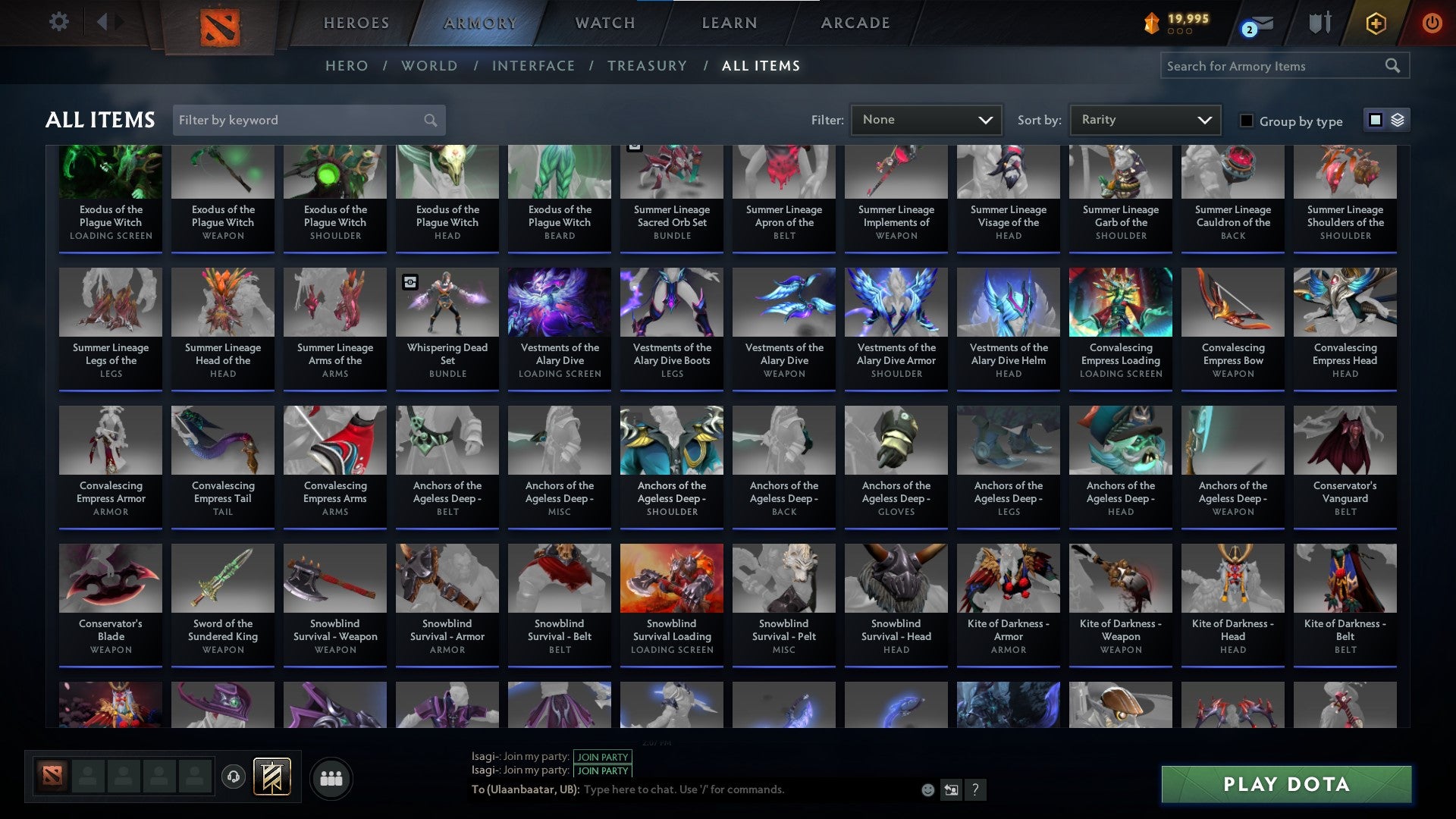Screen dimensions: 1456x819
Task: Click the Dota 2 logo
Action: click(219, 23)
